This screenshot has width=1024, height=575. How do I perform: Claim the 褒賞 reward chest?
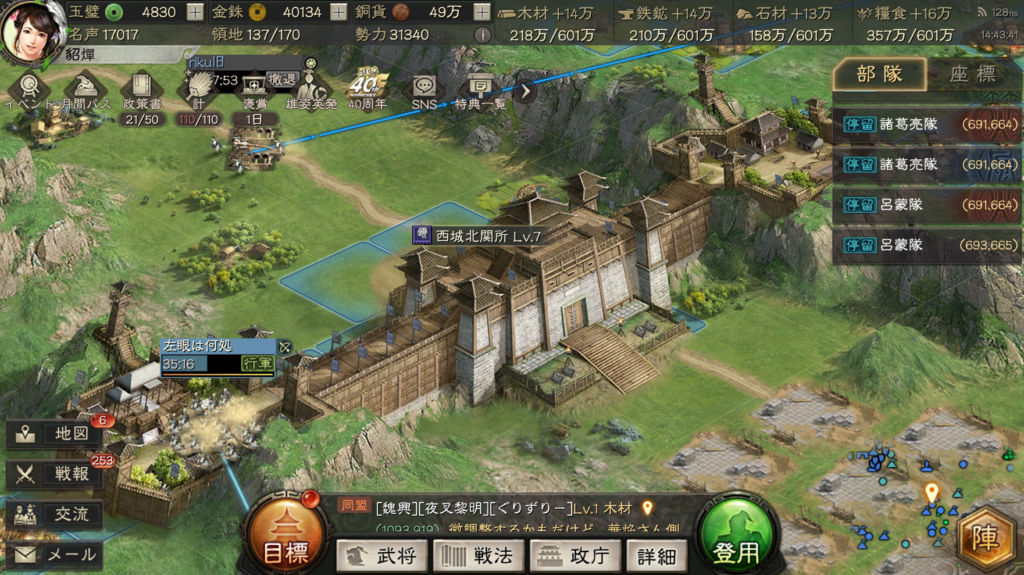(255, 90)
